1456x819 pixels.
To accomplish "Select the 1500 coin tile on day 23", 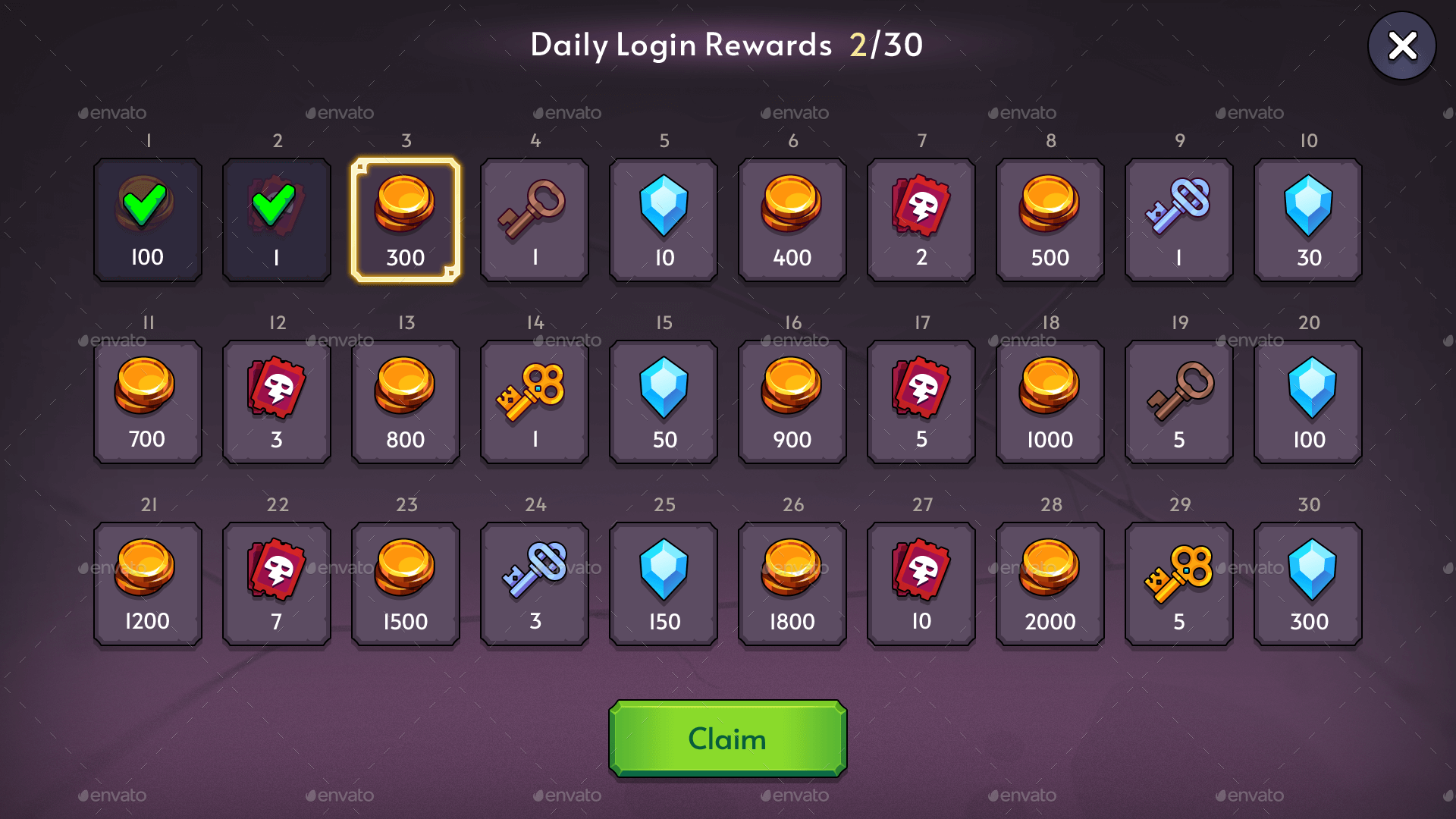I will point(406,584).
